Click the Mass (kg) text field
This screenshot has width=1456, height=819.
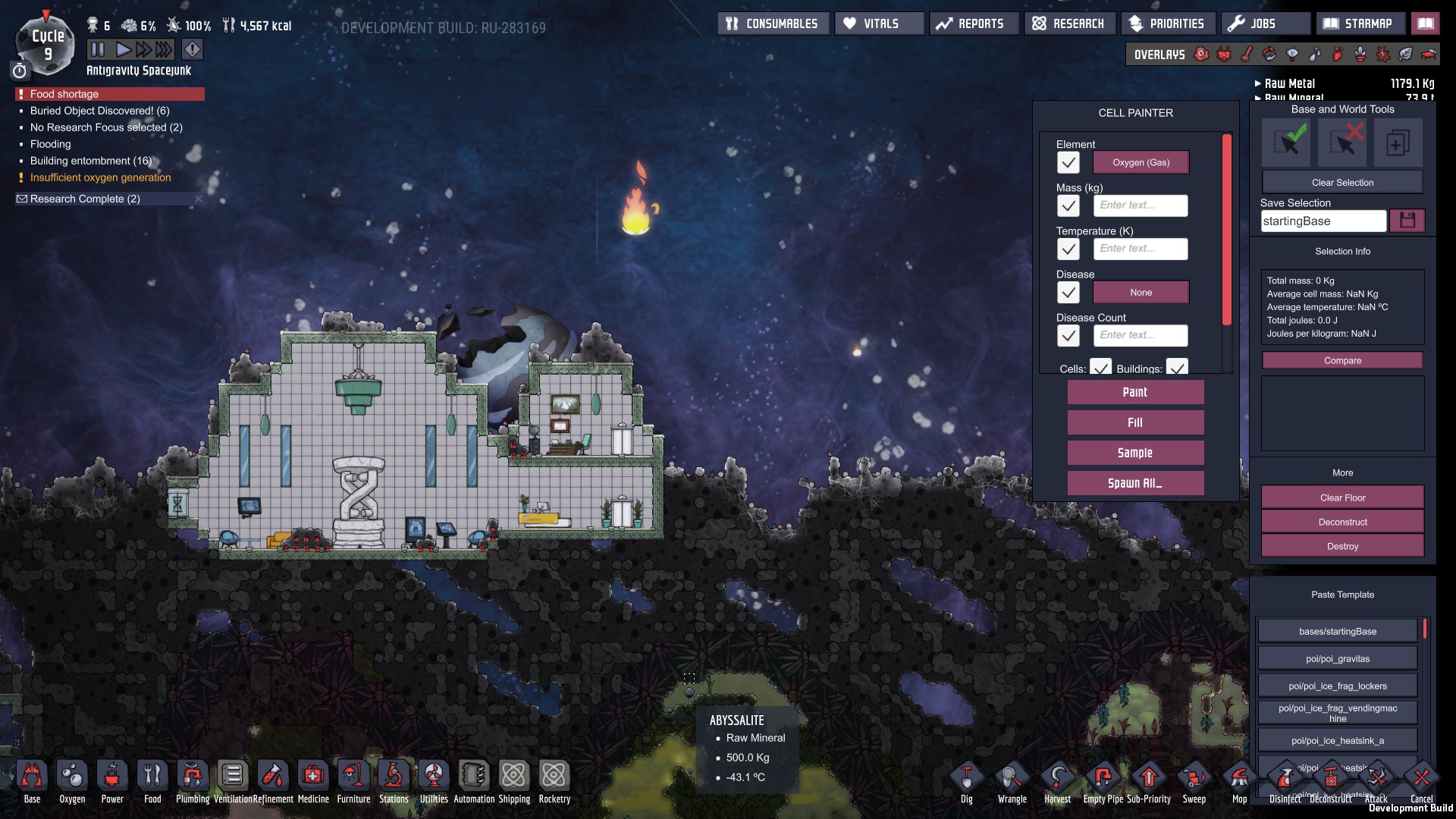pyautogui.click(x=1141, y=206)
